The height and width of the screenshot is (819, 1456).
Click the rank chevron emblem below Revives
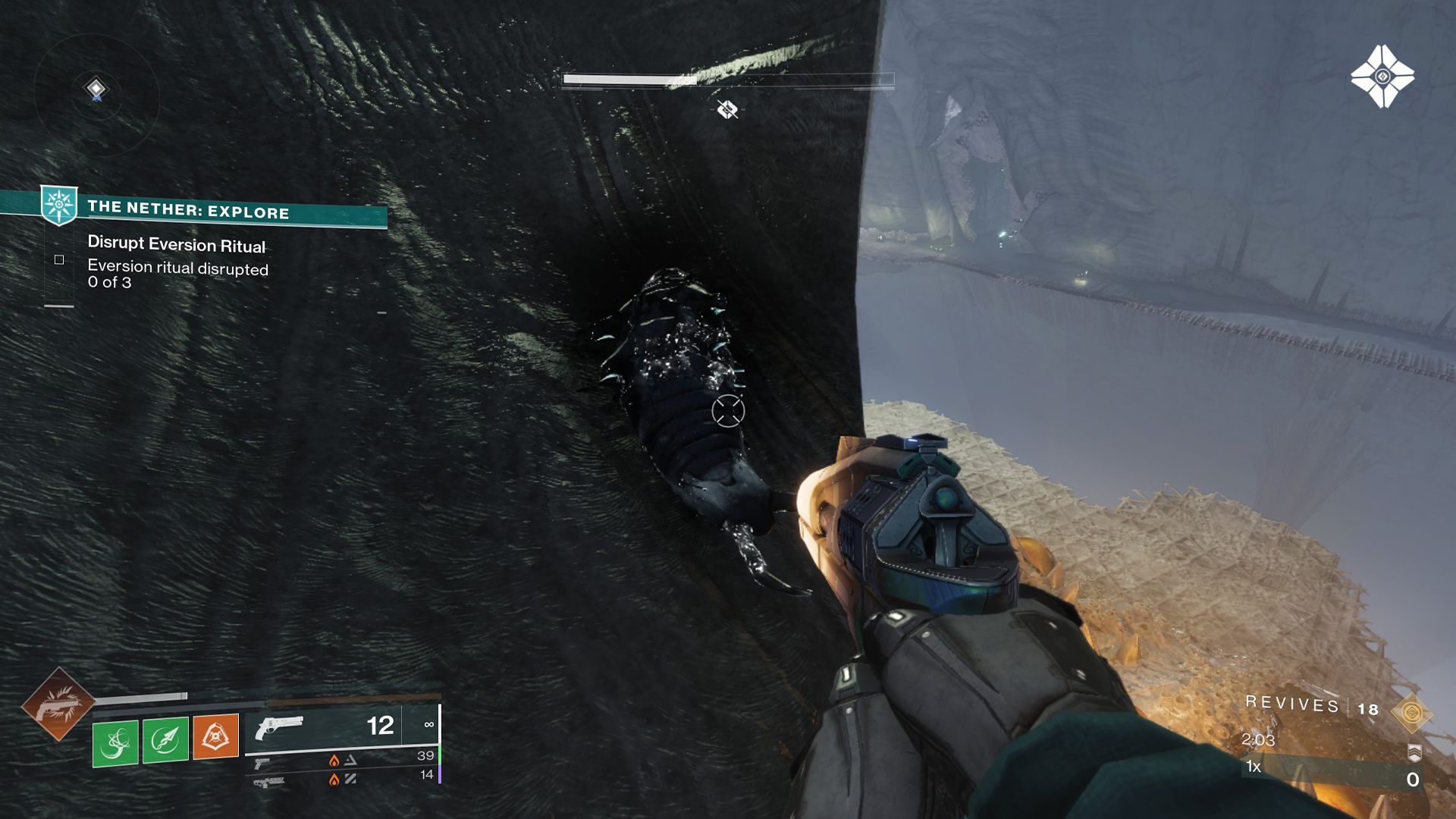1414,754
